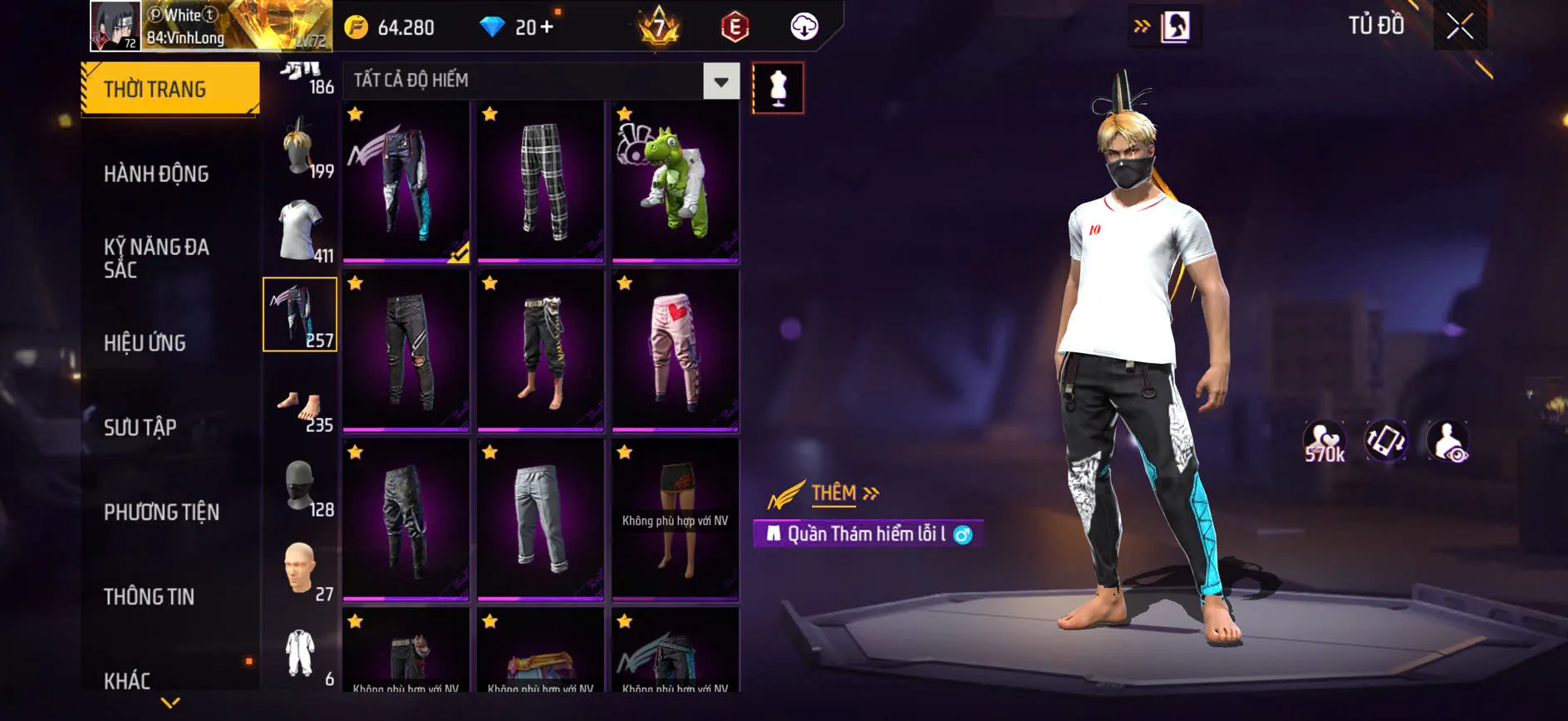Open the Hành Động tab

pyautogui.click(x=156, y=174)
